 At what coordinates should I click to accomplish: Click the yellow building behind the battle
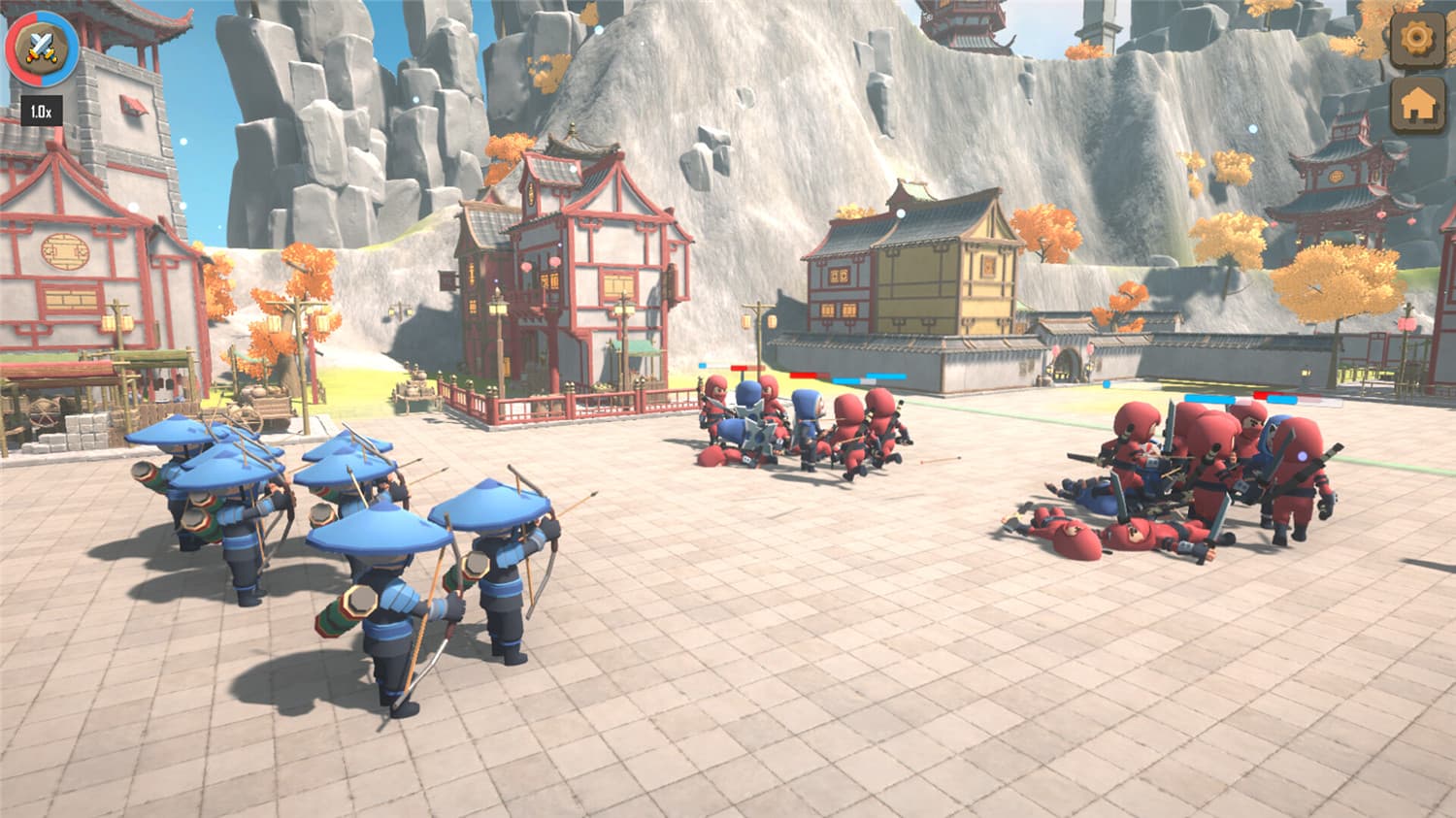(x=912, y=272)
